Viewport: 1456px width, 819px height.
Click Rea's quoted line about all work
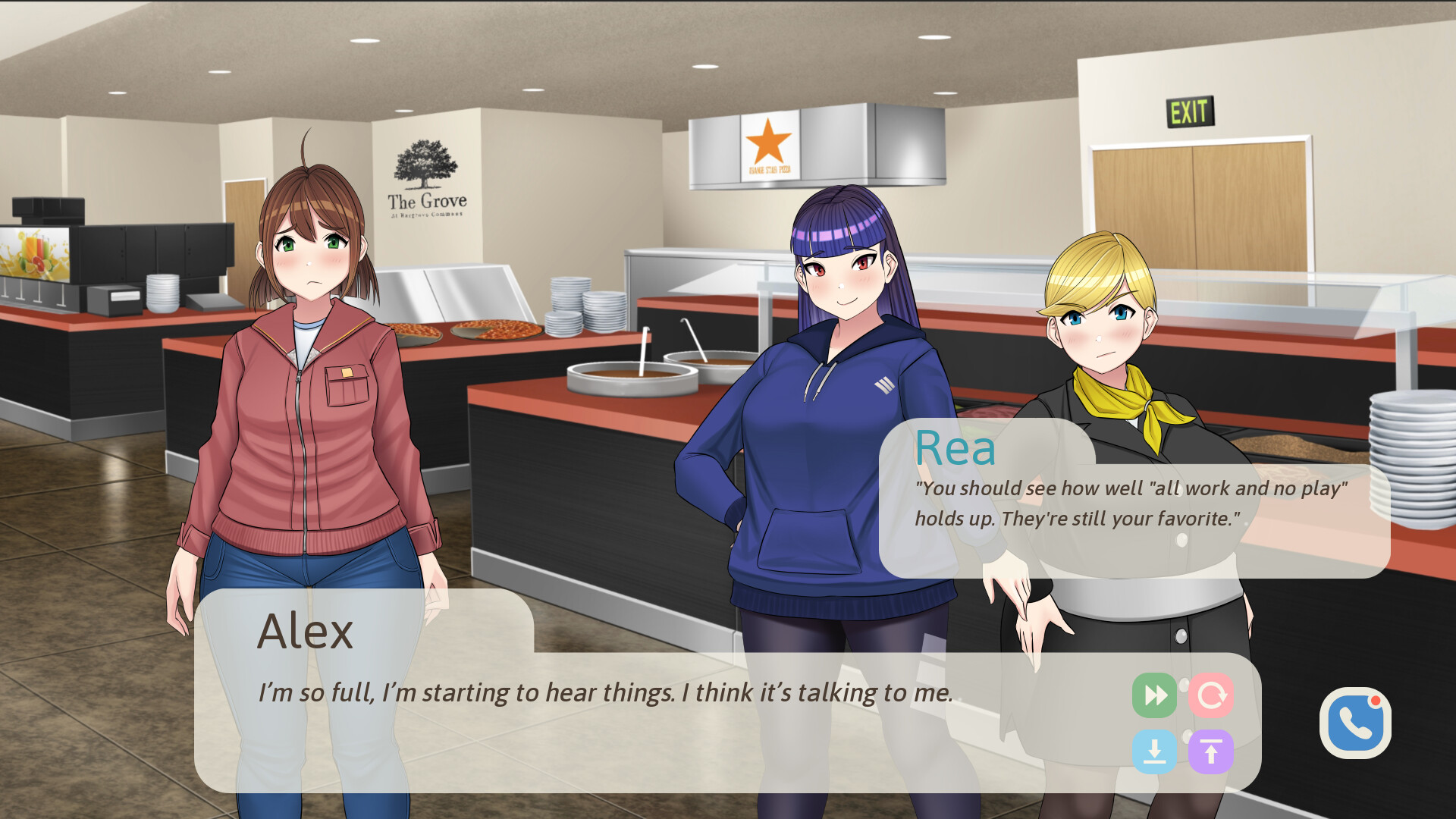click(x=1130, y=500)
